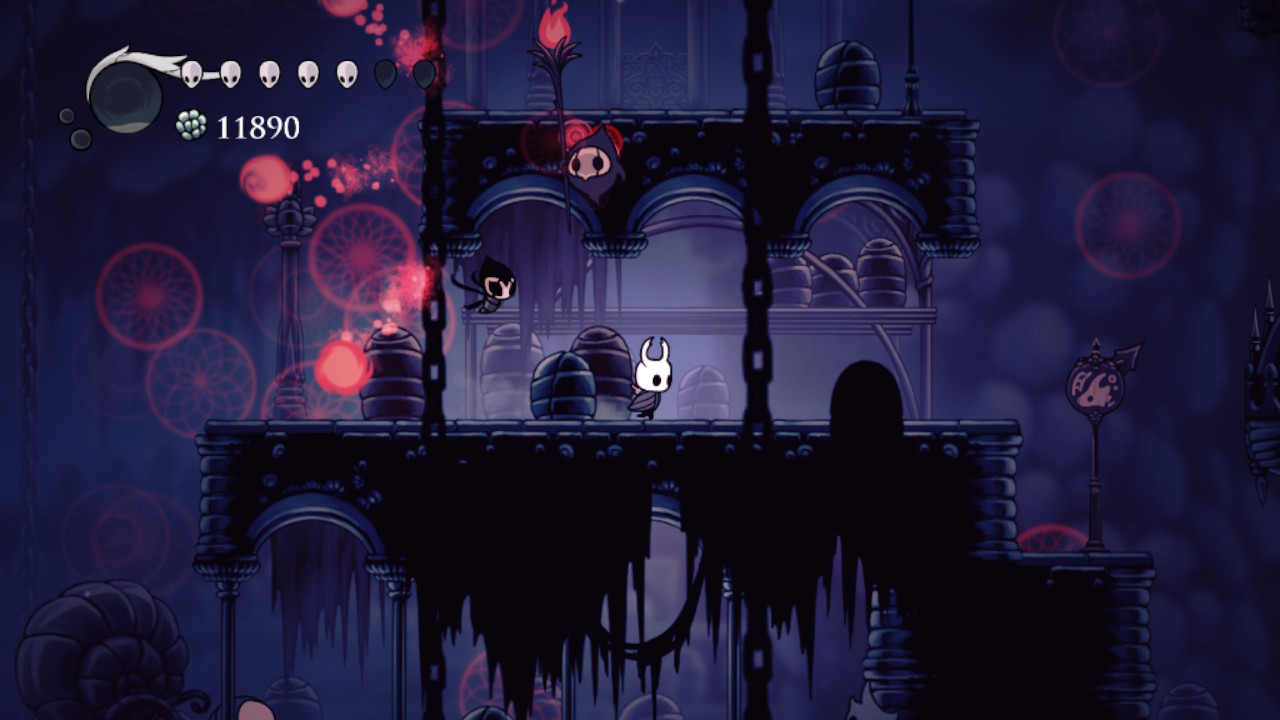Click the Soul vessel gauge icon
This screenshot has height=720, width=1280.
point(129,97)
